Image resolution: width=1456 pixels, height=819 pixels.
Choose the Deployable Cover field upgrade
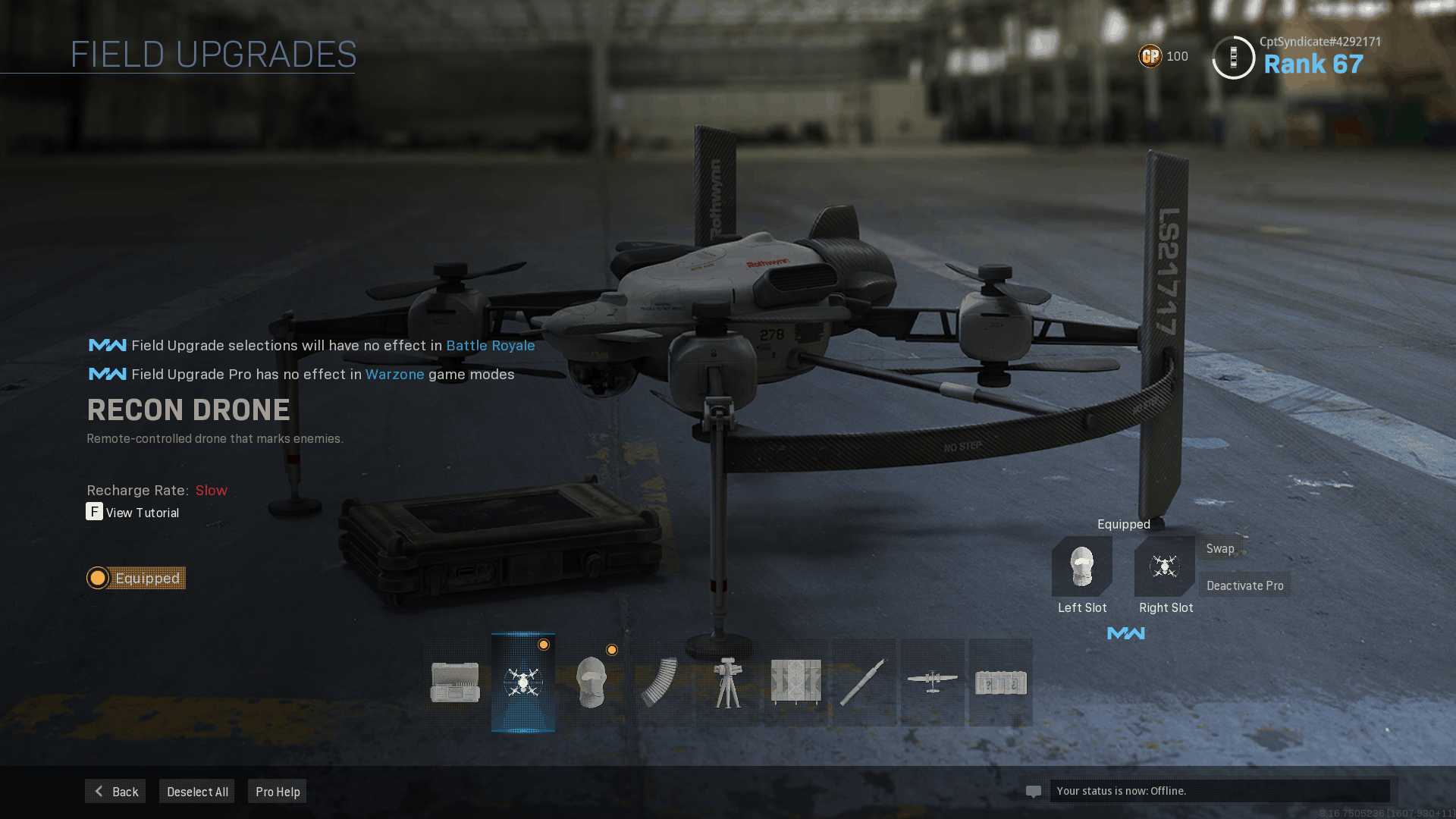pos(796,682)
